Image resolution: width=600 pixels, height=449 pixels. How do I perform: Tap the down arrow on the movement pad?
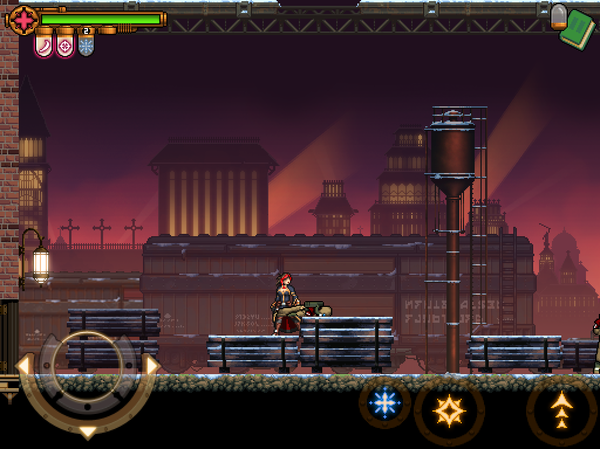click(88, 431)
